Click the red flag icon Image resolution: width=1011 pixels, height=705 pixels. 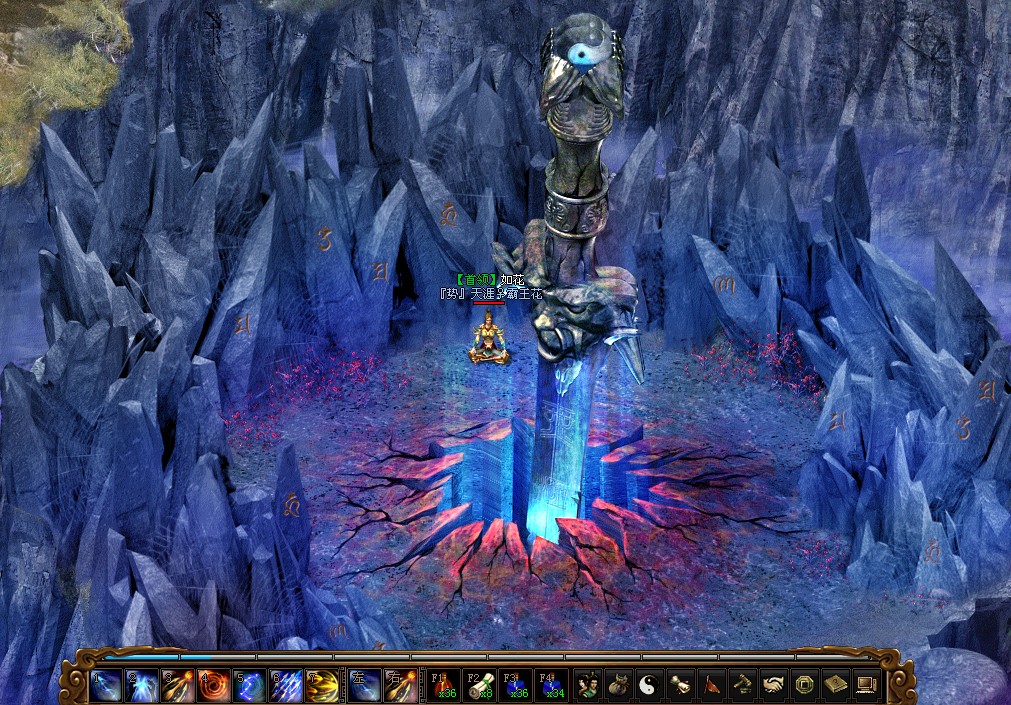point(712,685)
